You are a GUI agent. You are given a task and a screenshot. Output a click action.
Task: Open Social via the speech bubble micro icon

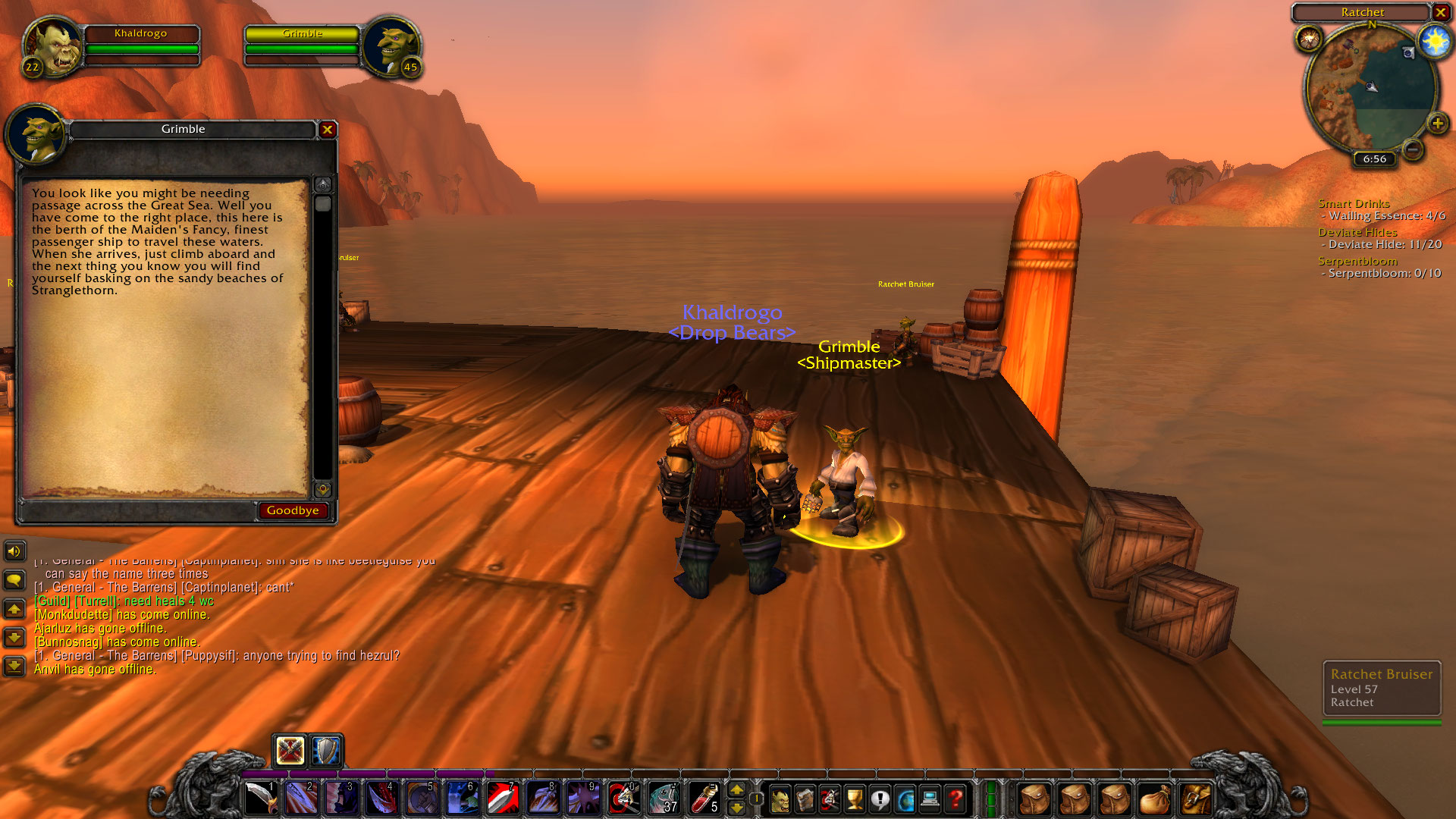point(880,797)
